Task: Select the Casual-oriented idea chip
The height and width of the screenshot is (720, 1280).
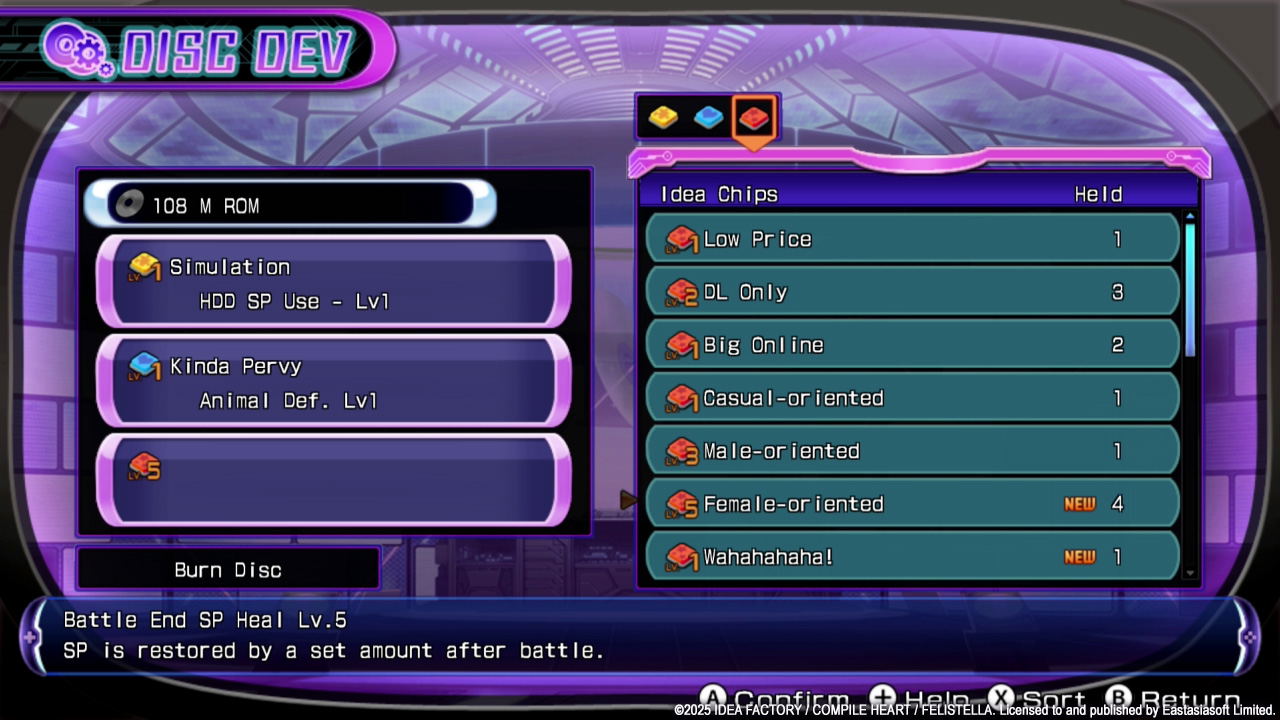Action: pyautogui.click(x=912, y=398)
